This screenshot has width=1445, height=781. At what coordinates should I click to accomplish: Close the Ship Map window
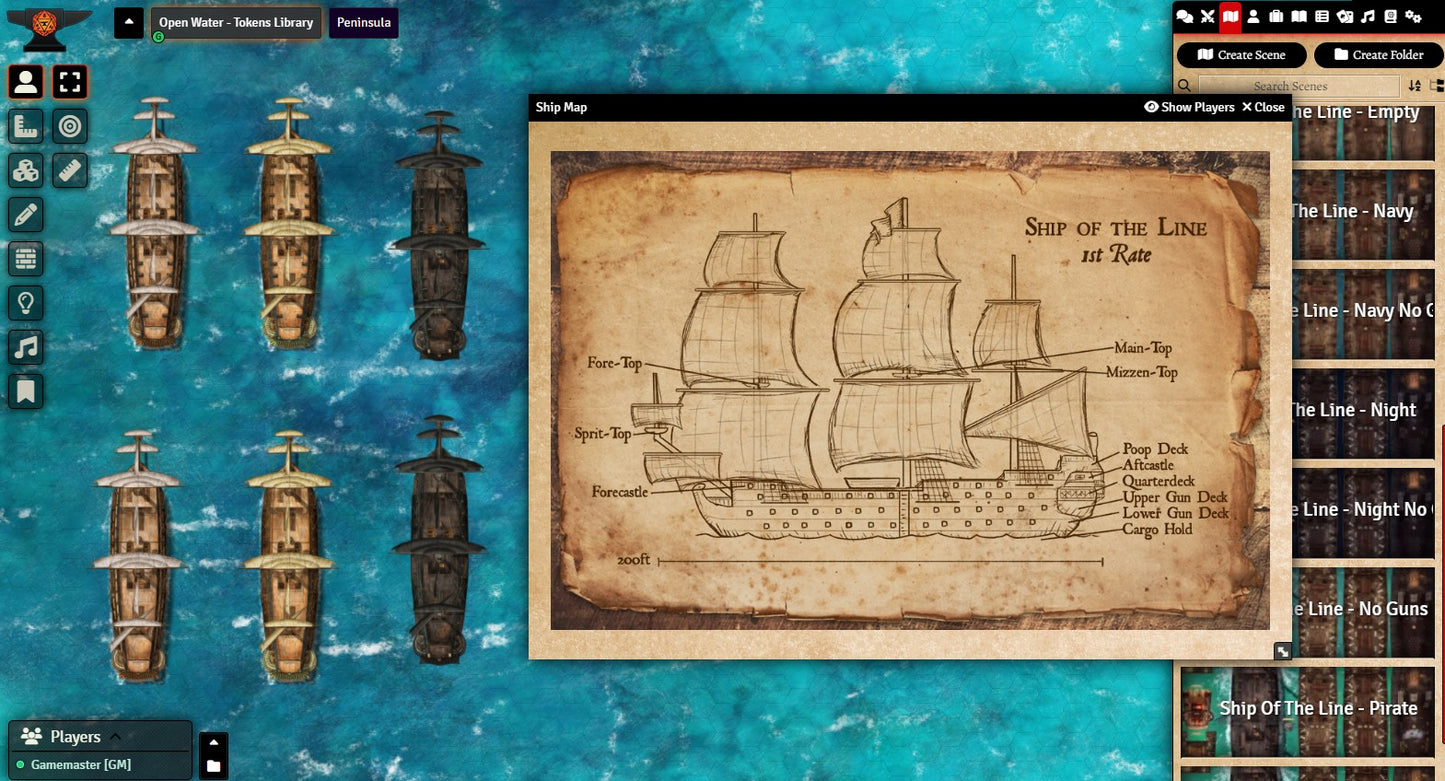point(1263,107)
